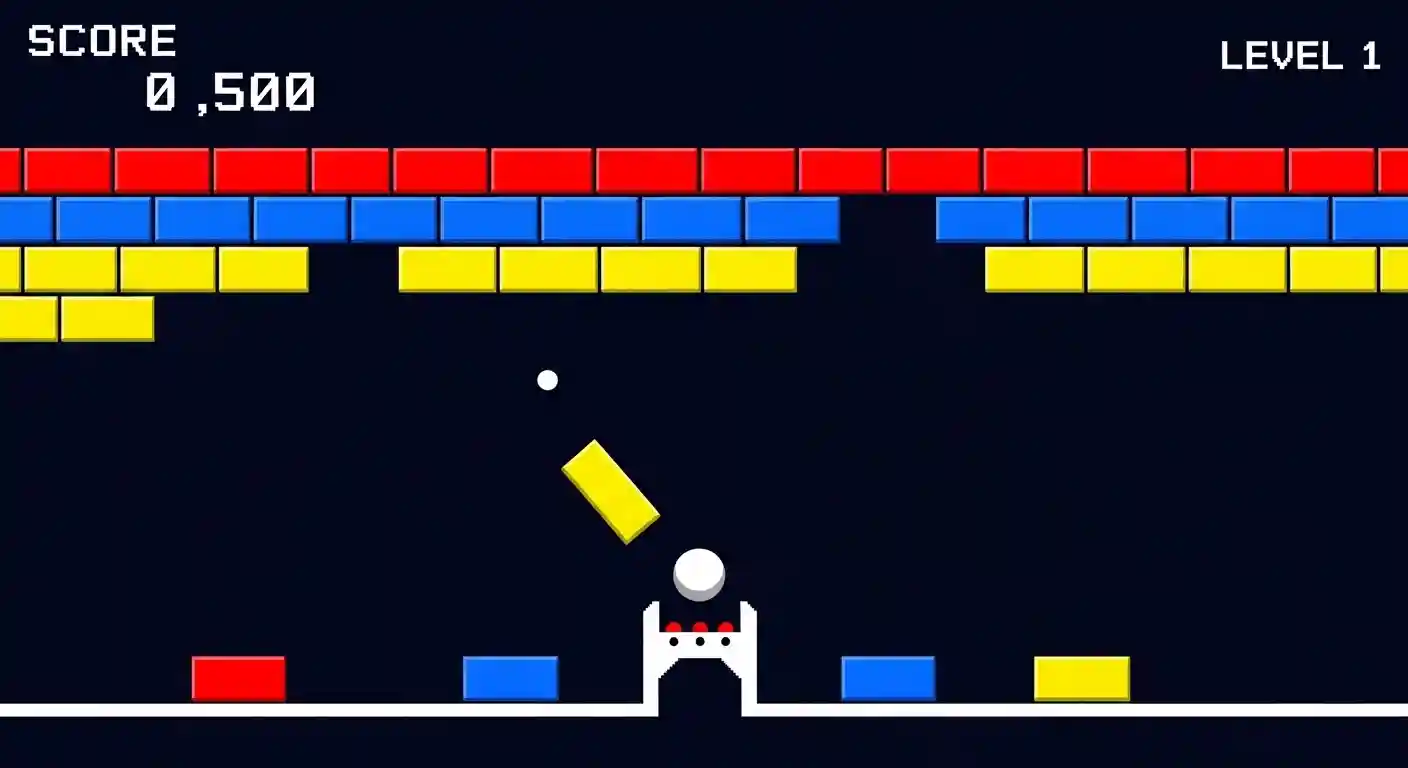The width and height of the screenshot is (1408, 768).
Task: Click the leftmost yellow brick in the fourth row
Action: coord(30,318)
